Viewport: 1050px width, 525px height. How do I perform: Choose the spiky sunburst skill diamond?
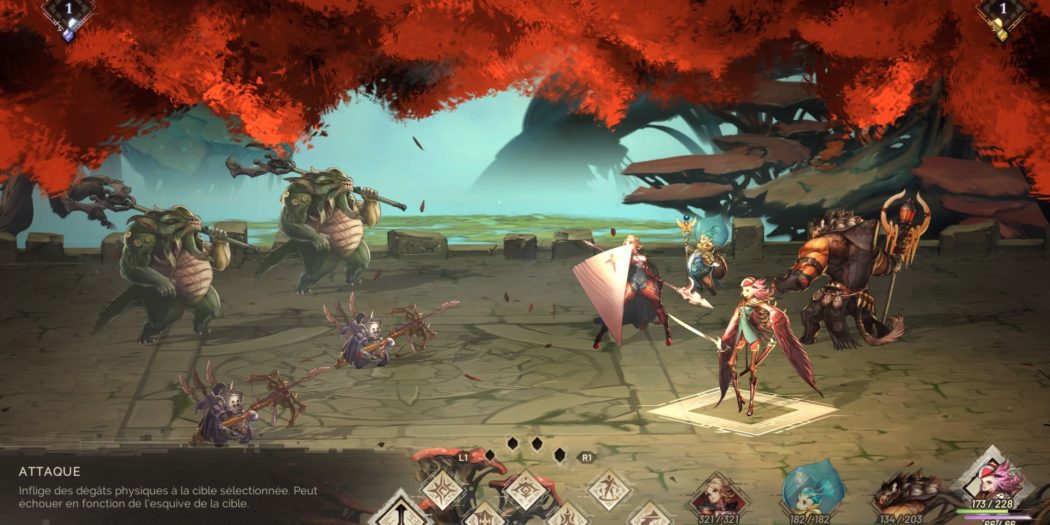[x=441, y=490]
